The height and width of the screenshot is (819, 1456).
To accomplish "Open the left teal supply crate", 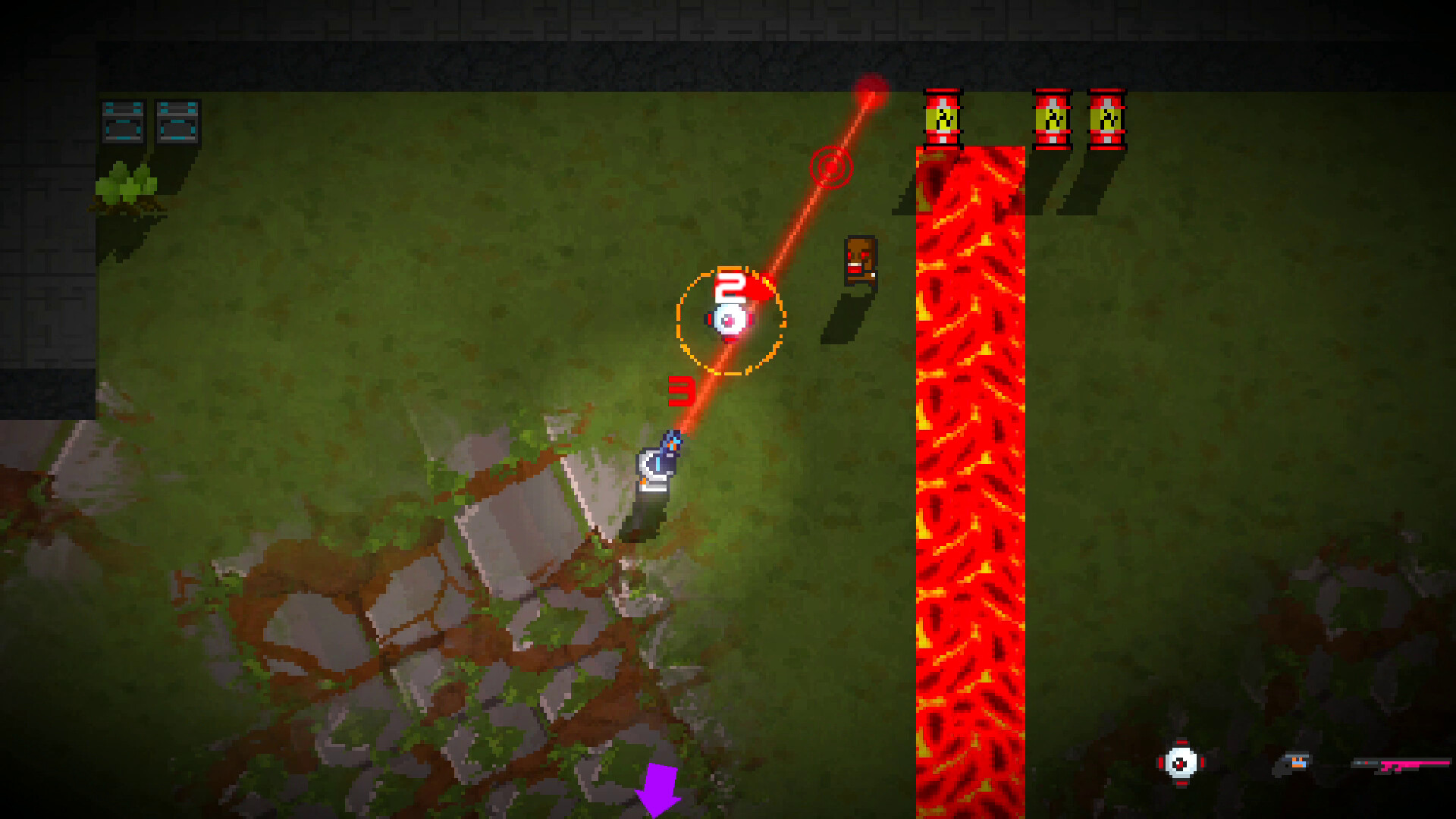I will click(x=121, y=121).
